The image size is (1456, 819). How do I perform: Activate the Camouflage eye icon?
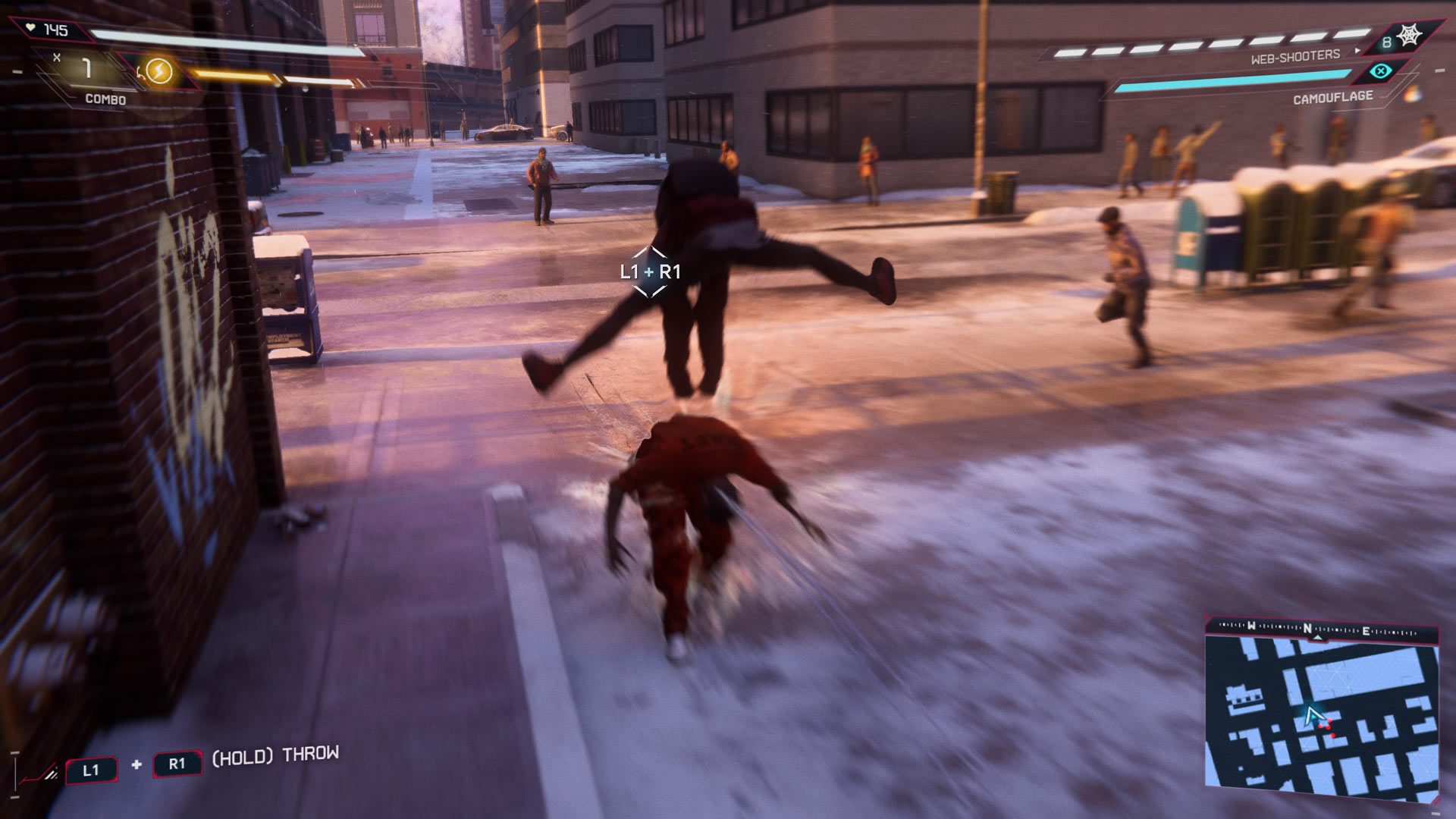coord(1382,72)
